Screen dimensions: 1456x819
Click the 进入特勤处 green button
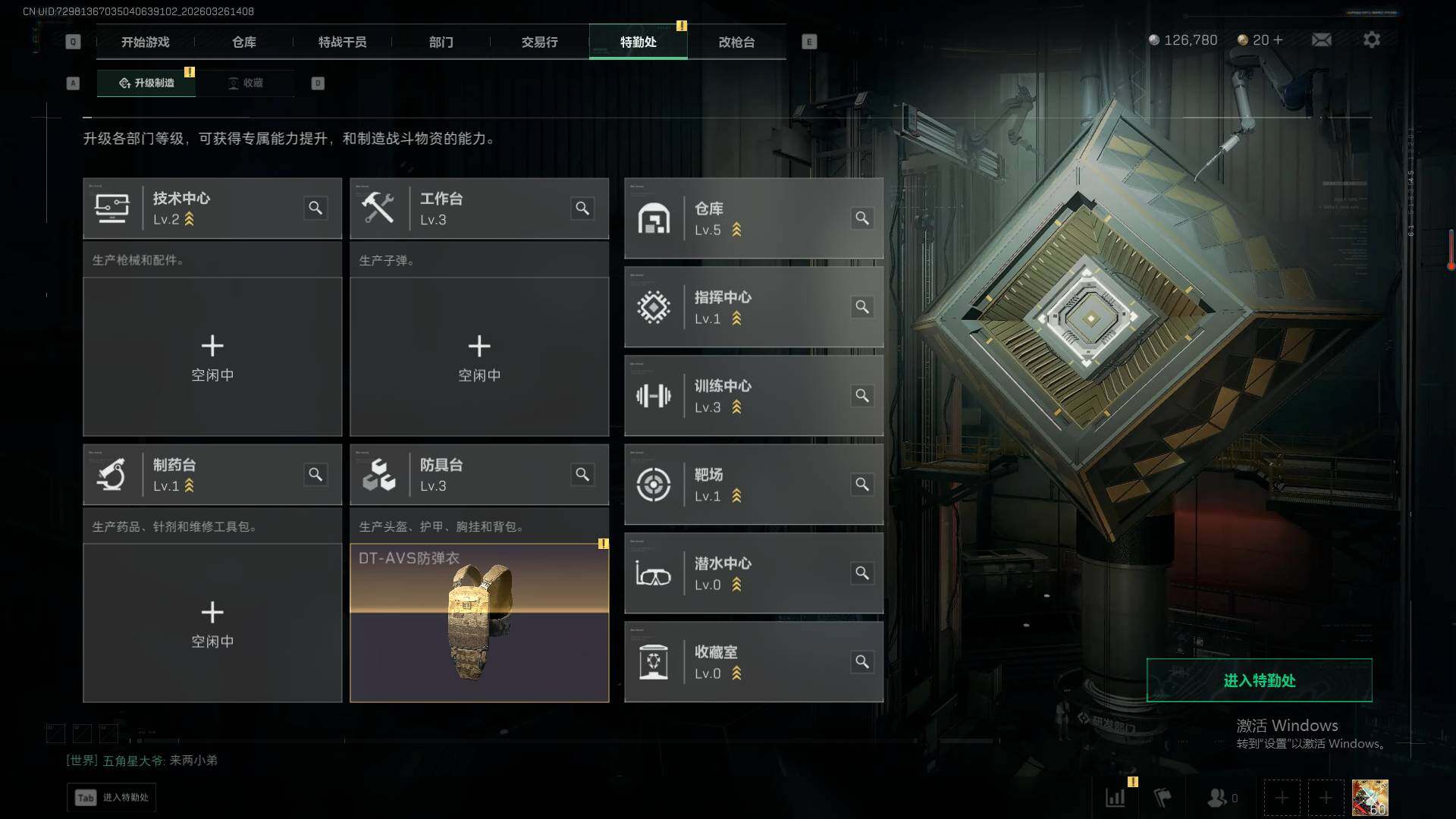[1259, 680]
